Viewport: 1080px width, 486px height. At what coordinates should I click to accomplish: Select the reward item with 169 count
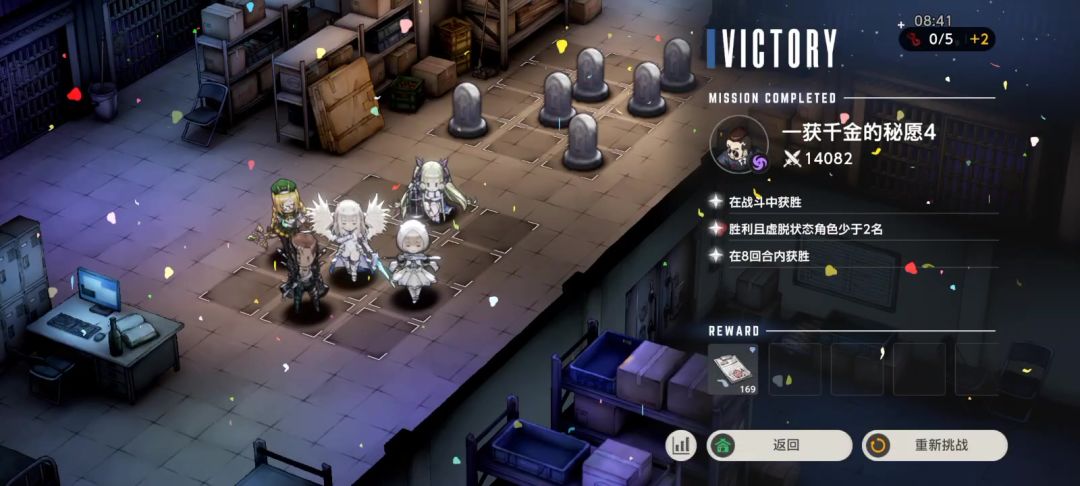pyautogui.click(x=733, y=369)
